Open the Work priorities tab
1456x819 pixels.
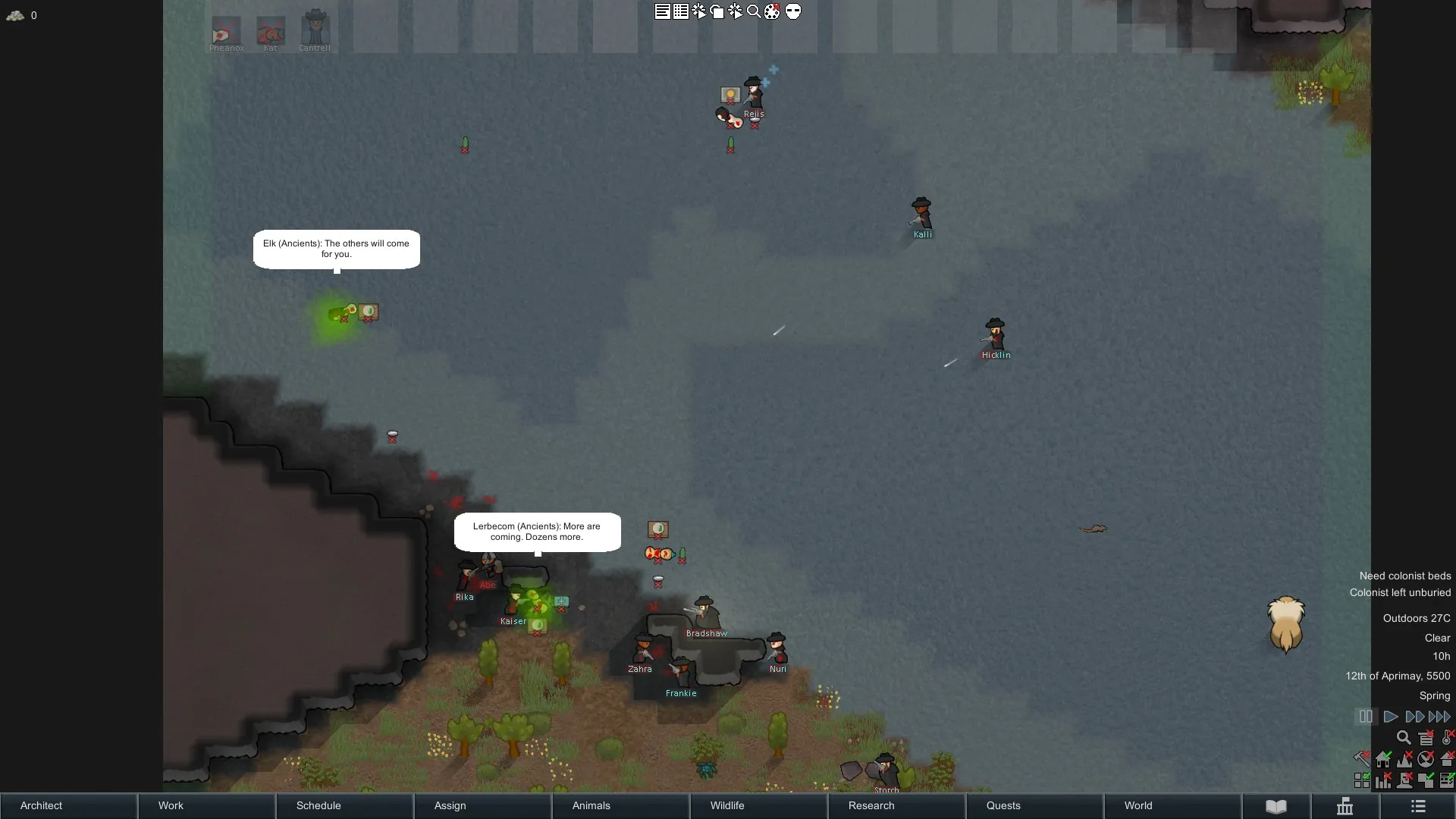point(206,805)
